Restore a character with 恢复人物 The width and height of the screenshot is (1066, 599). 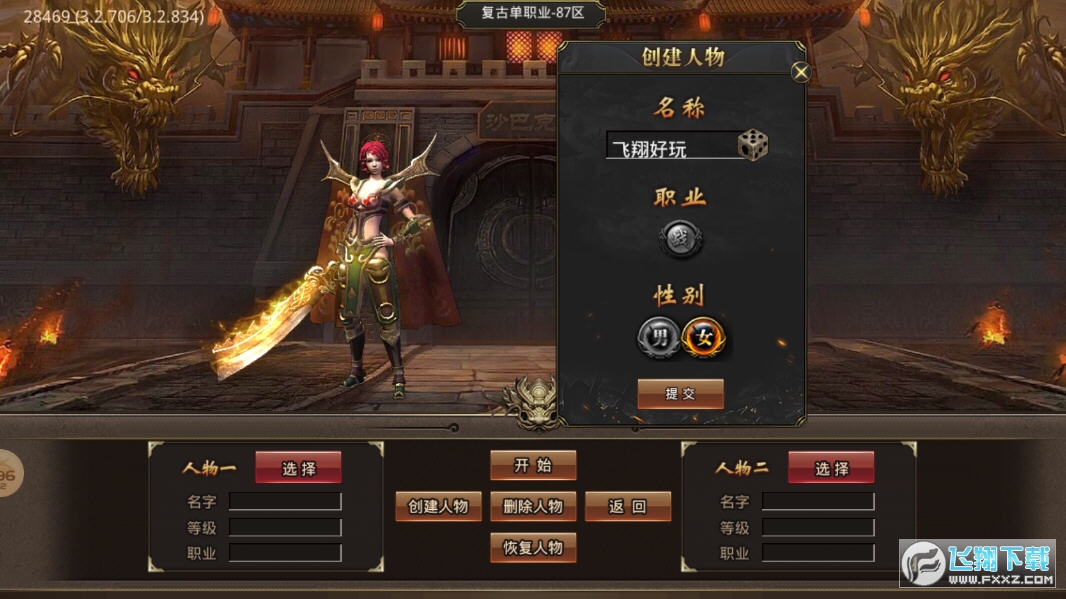click(533, 547)
